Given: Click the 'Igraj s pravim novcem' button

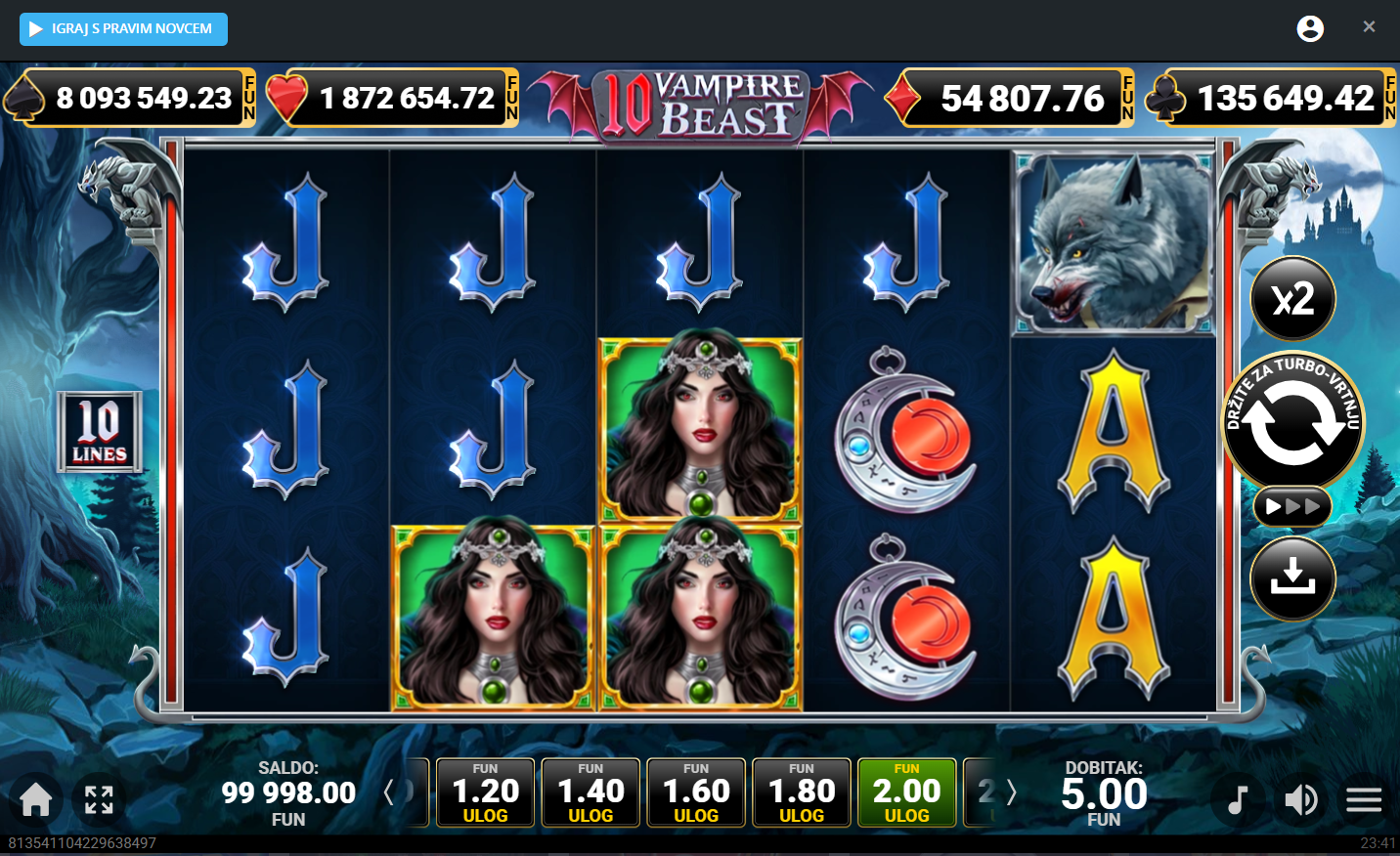Looking at the screenshot, I should click(123, 29).
